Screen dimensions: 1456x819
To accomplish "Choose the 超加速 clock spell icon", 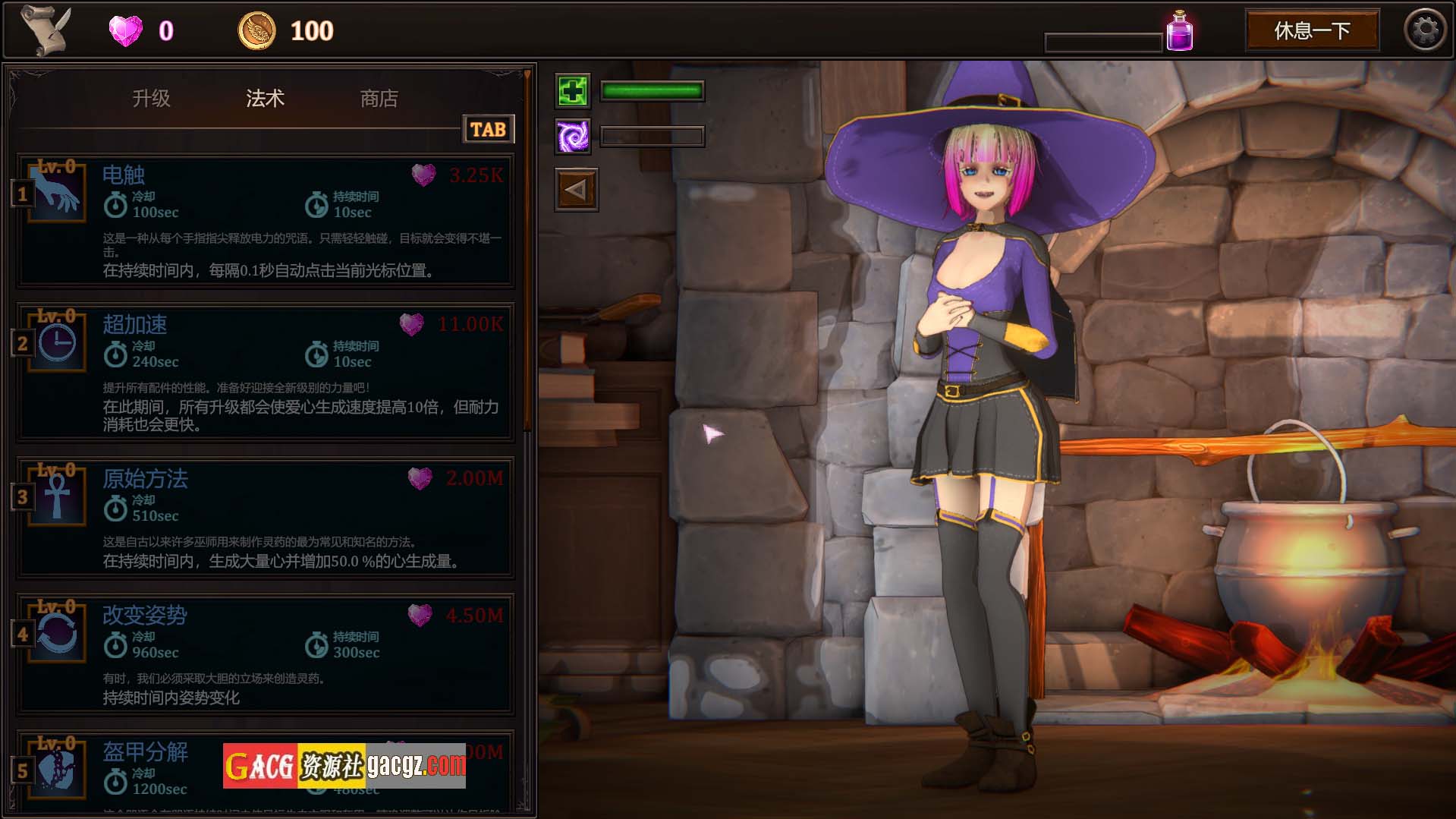I will point(58,342).
